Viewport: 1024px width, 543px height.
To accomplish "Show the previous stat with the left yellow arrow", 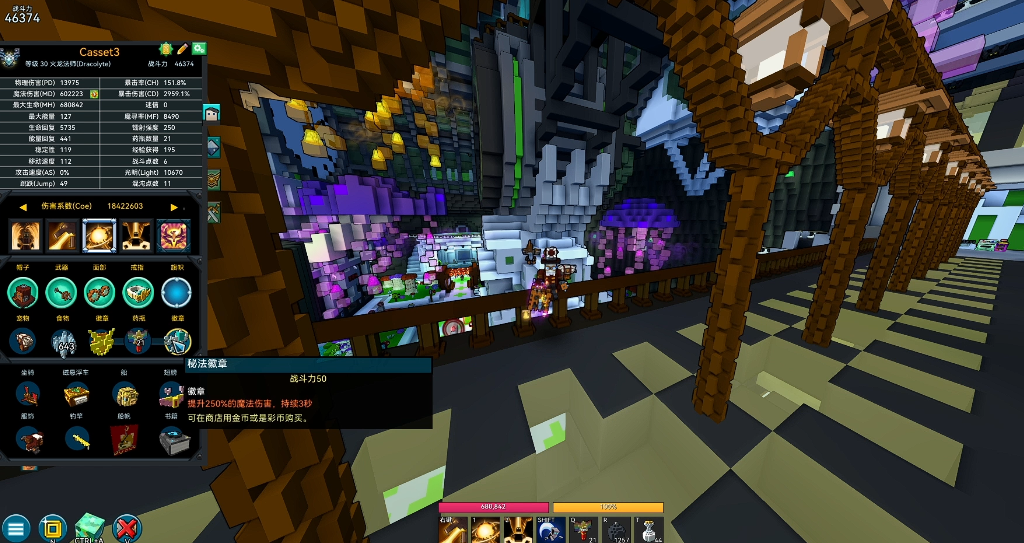I will (x=23, y=207).
